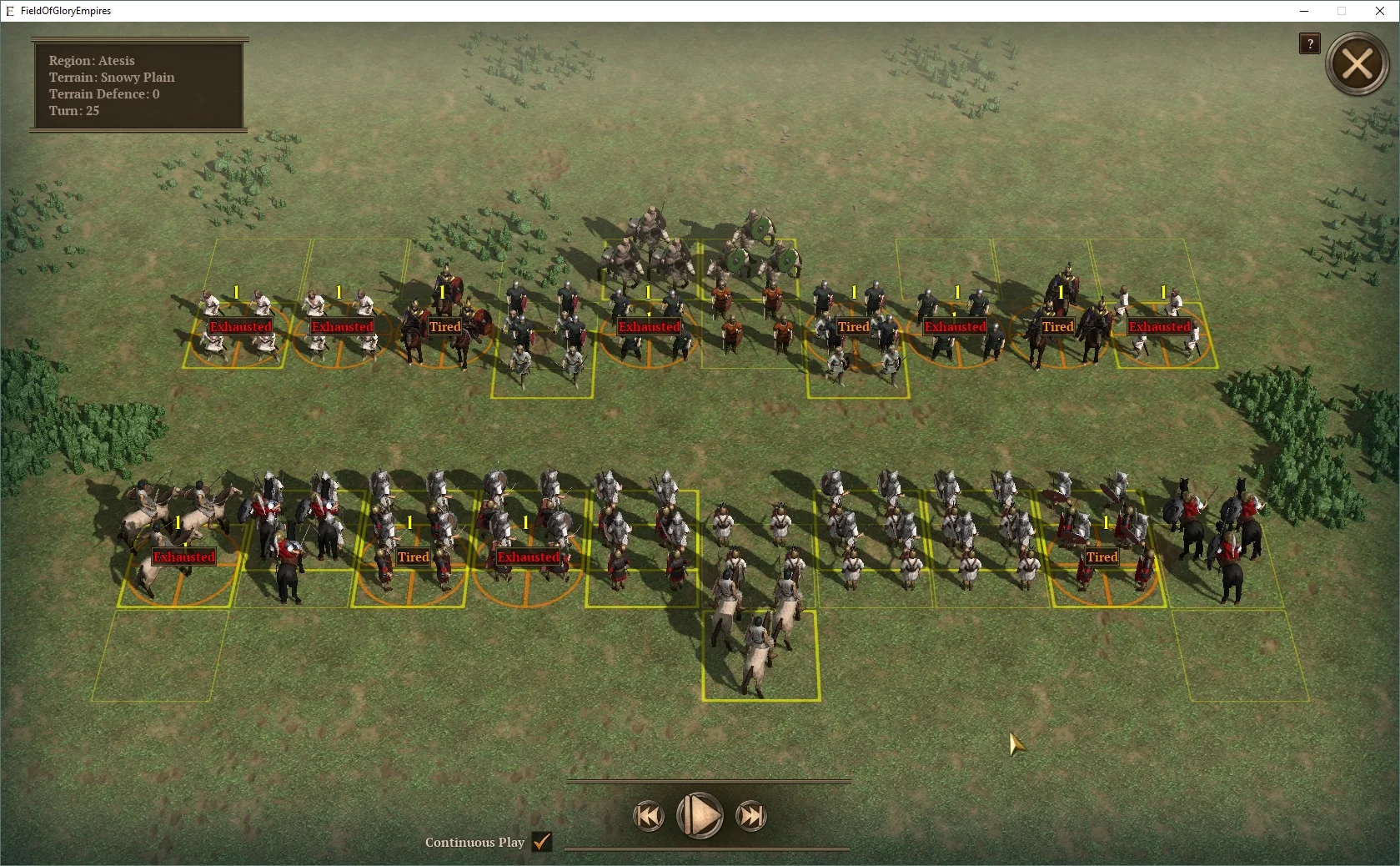Open help using the ? button

[1309, 43]
